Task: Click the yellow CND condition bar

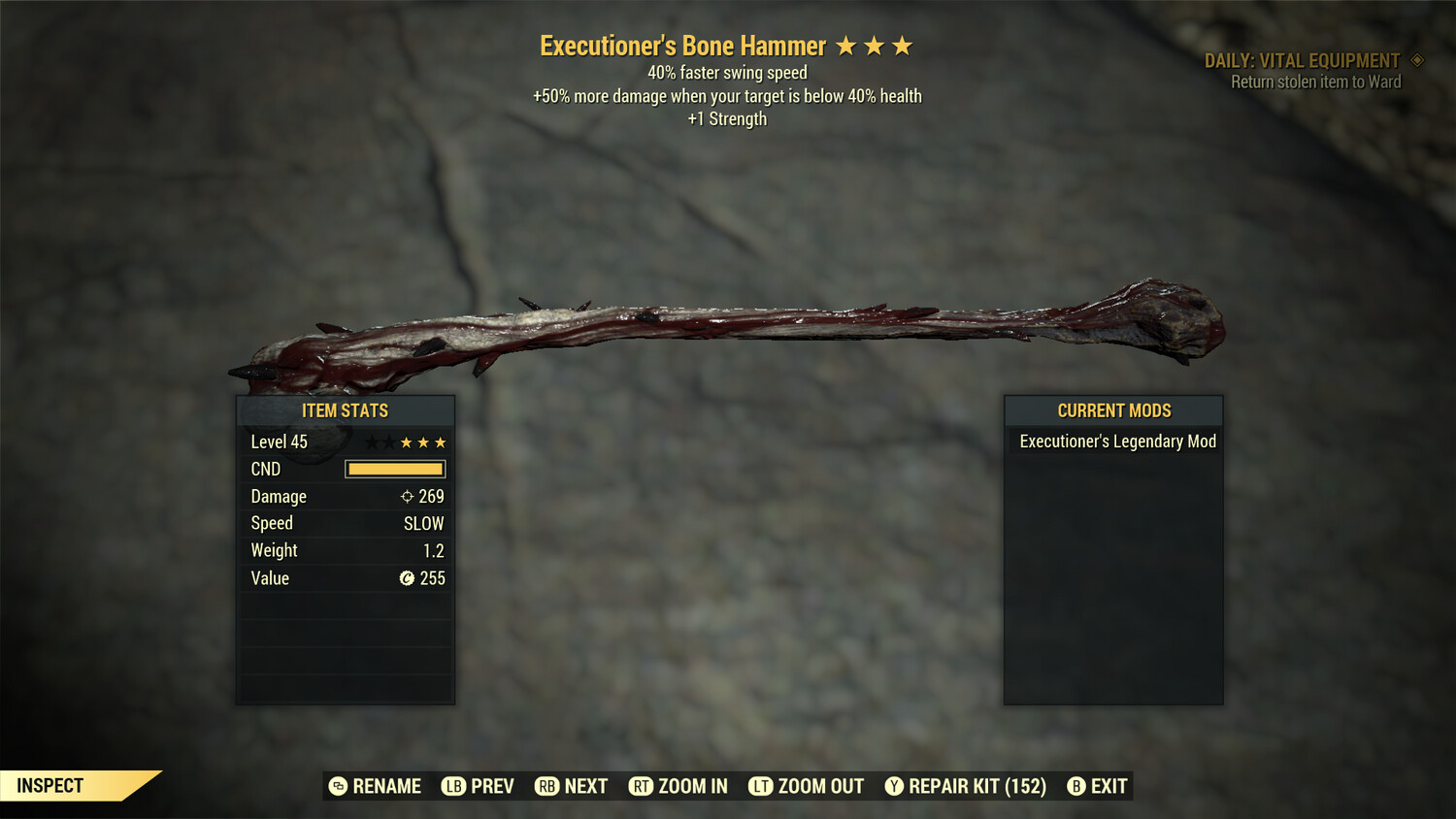Action: point(394,469)
